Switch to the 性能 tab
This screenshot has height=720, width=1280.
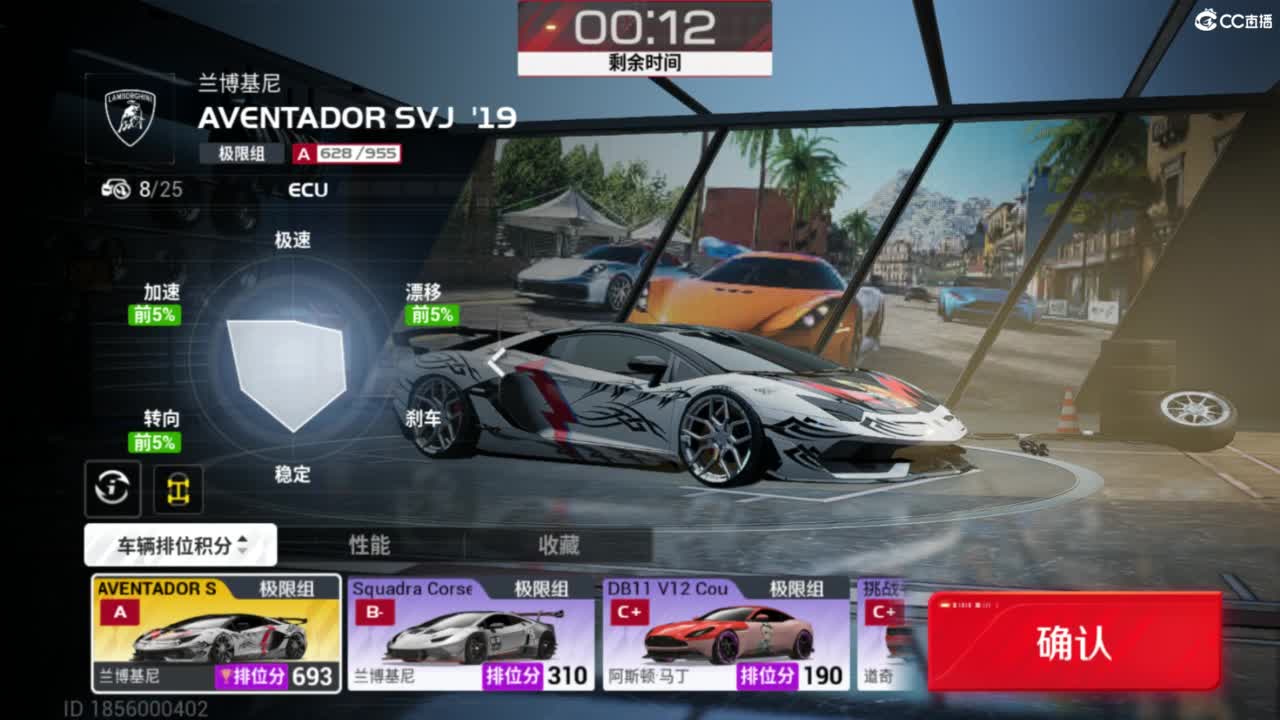(x=369, y=545)
